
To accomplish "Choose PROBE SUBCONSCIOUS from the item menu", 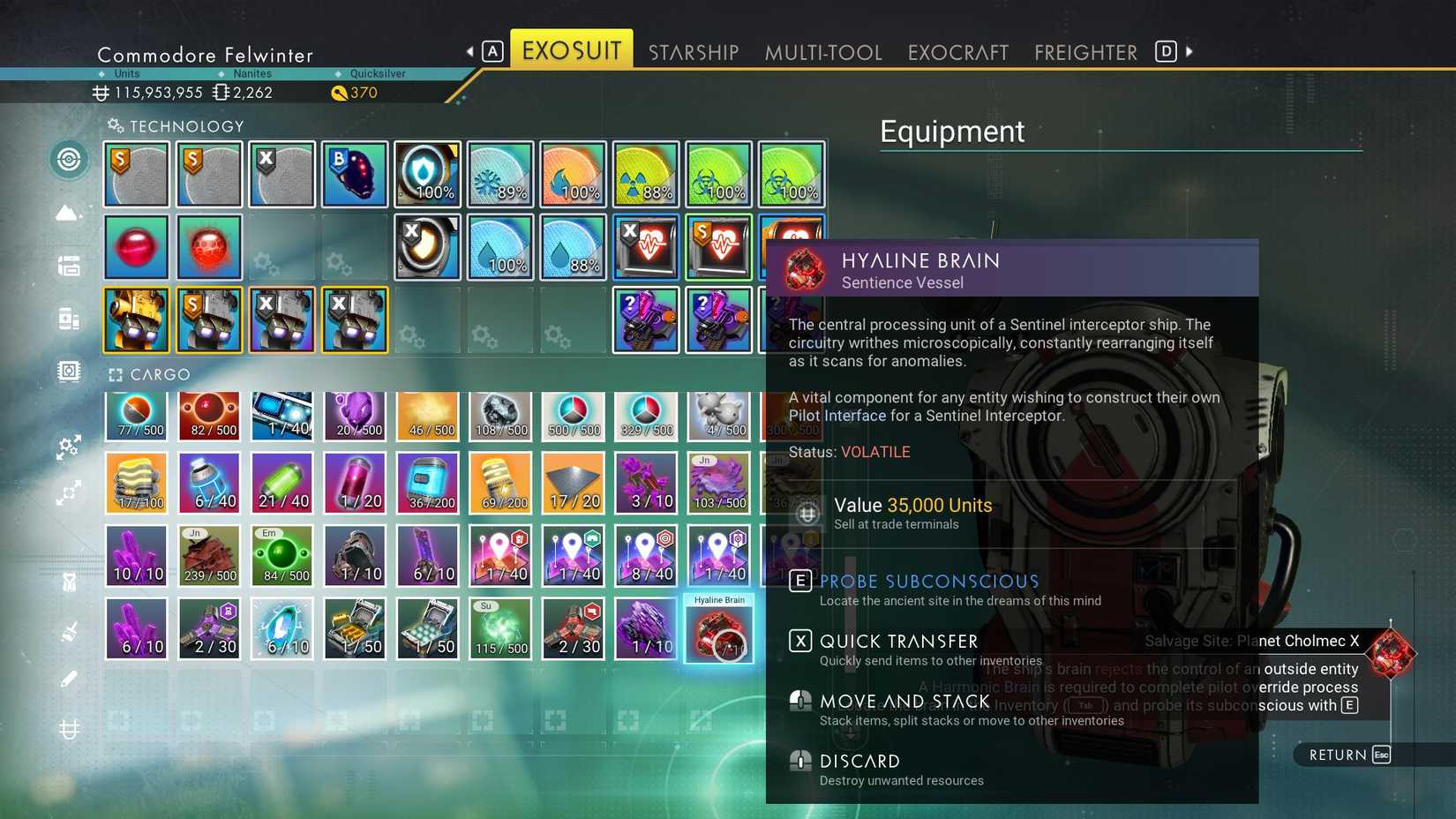I will [928, 581].
